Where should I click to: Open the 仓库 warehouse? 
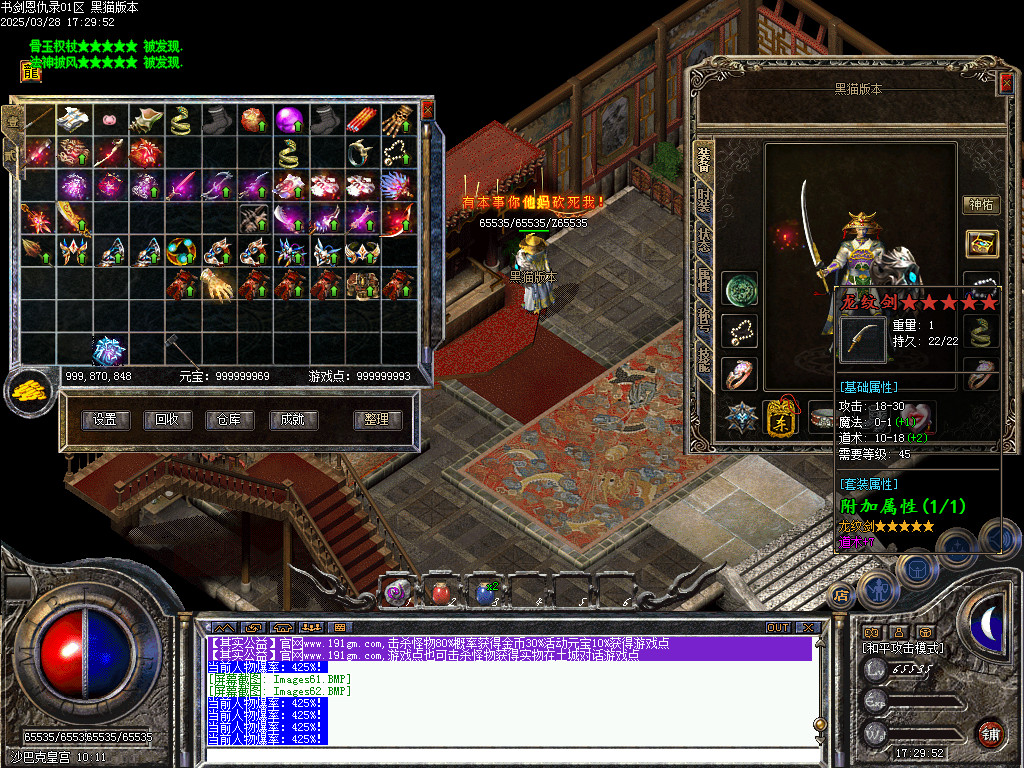tap(229, 420)
